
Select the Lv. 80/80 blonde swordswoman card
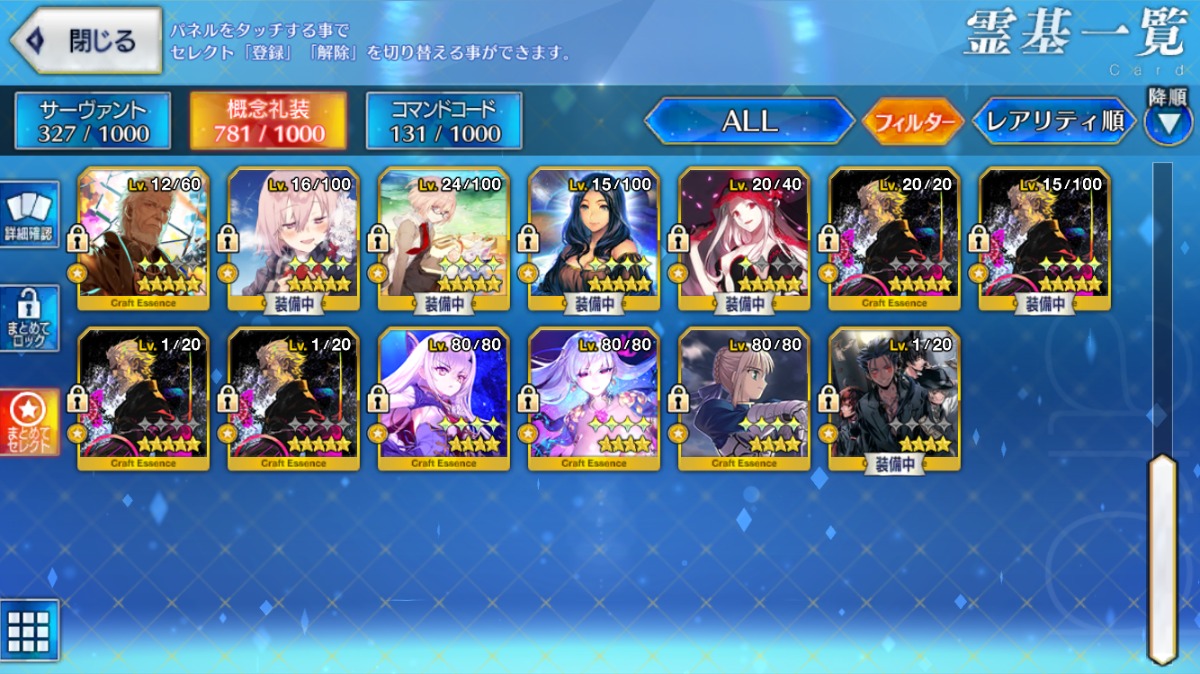(744, 398)
